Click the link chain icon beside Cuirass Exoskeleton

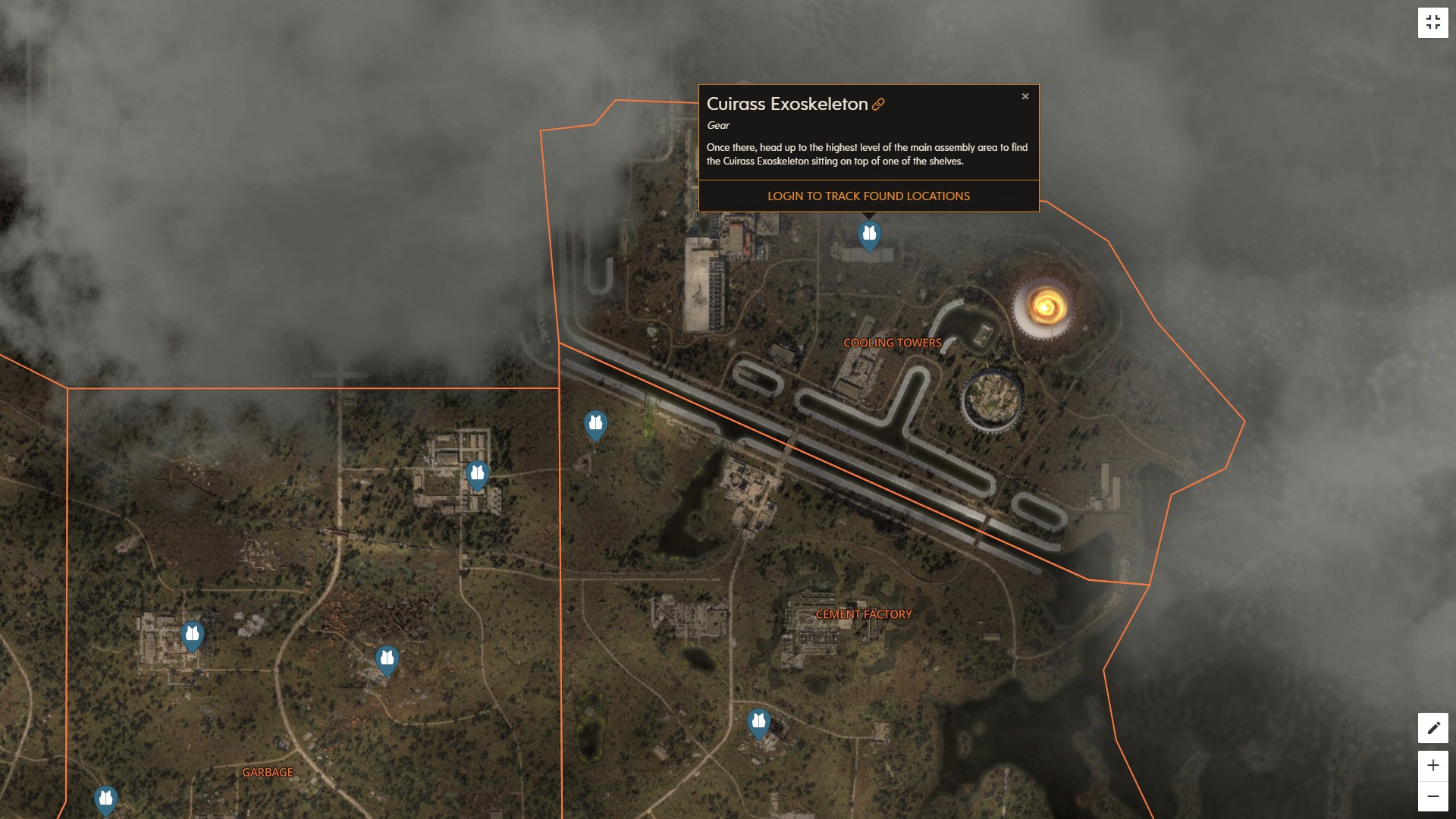(878, 105)
